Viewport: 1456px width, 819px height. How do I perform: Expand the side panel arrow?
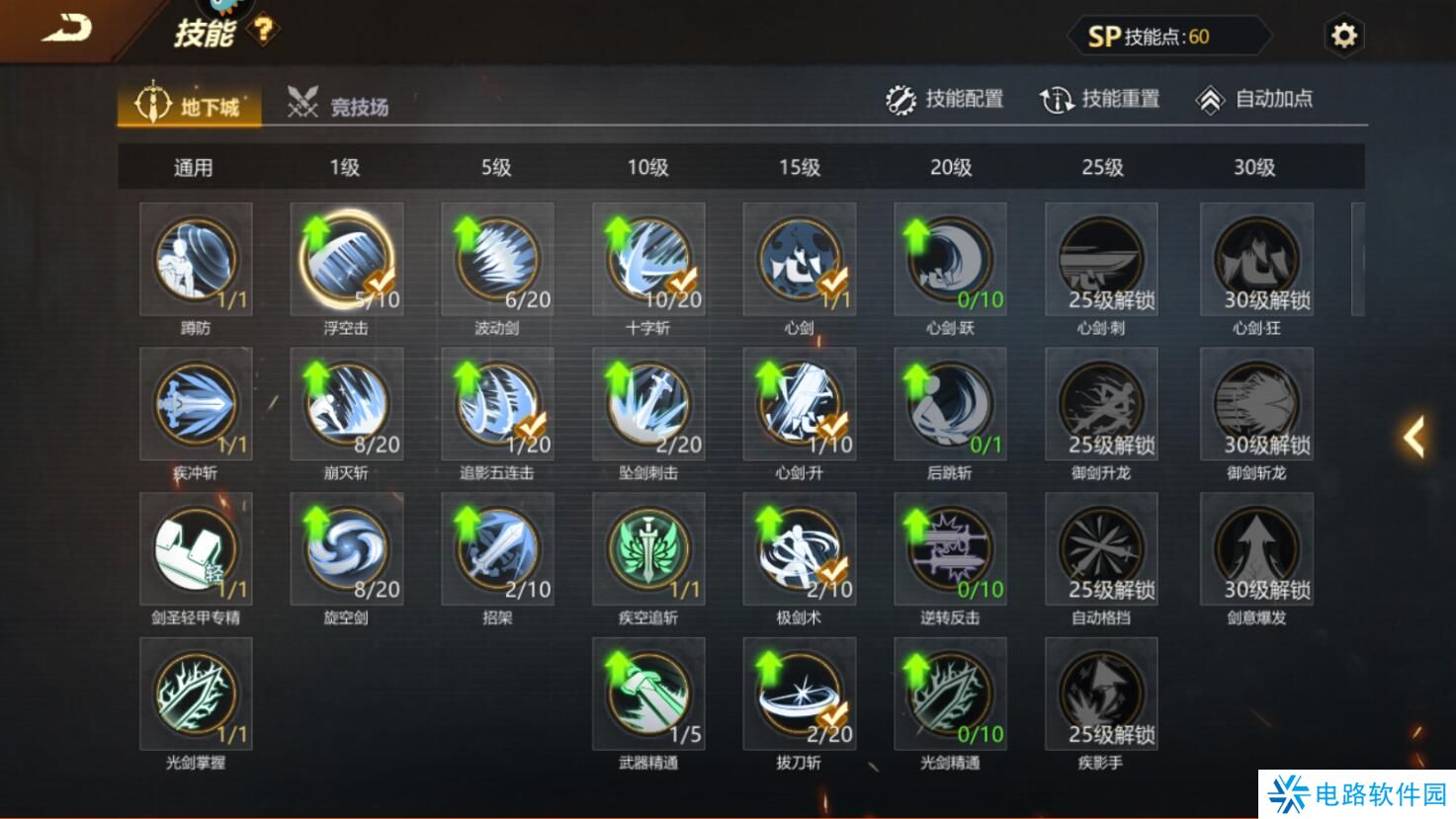point(1414,436)
